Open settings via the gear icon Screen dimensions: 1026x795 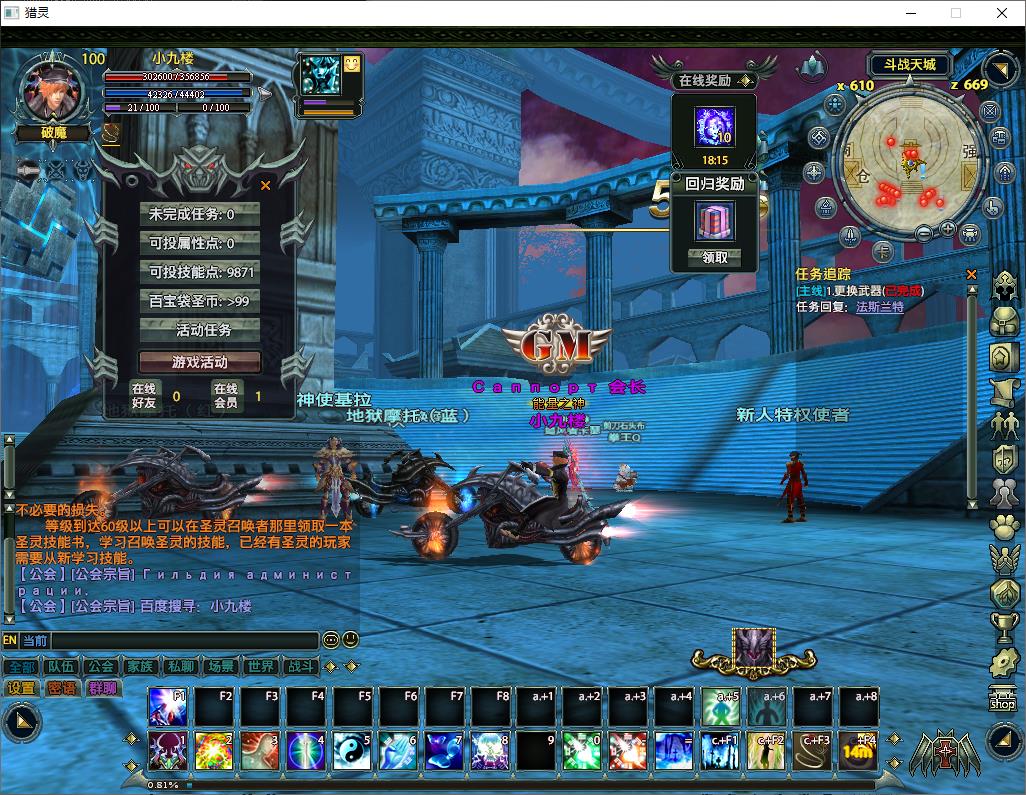pyautogui.click(x=1003, y=661)
